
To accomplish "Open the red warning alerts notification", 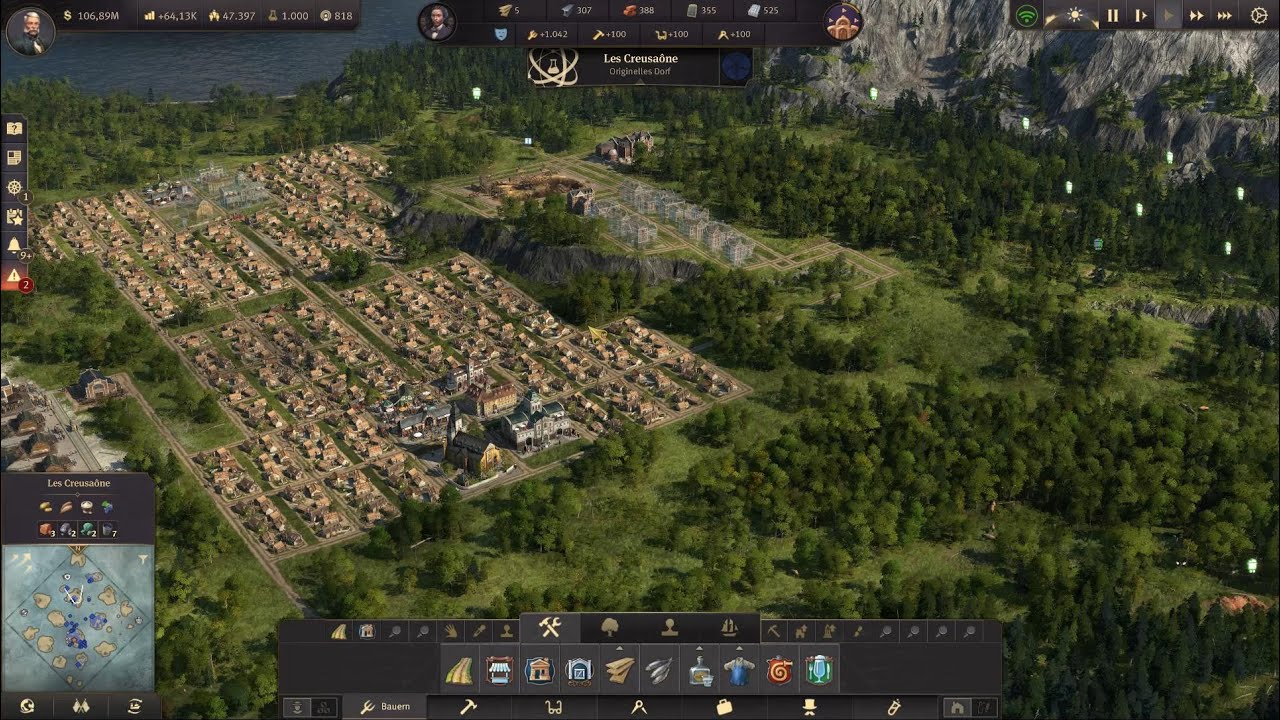I will 14,277.
